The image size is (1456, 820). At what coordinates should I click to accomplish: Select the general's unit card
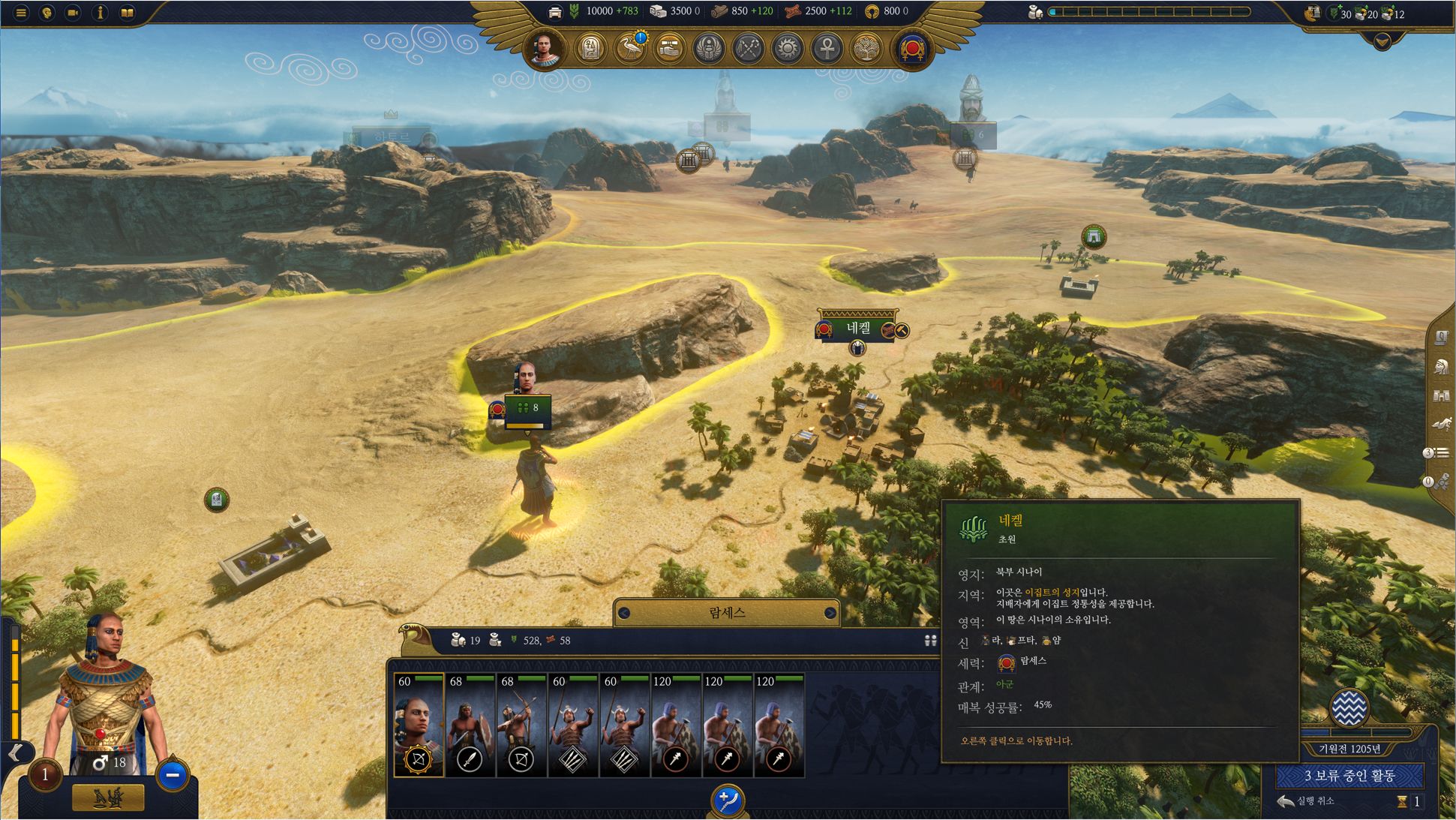click(x=419, y=724)
